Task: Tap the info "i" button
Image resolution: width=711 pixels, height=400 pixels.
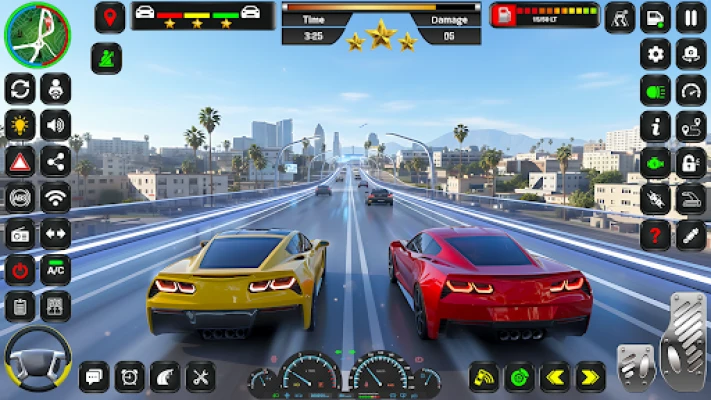Action: click(655, 126)
